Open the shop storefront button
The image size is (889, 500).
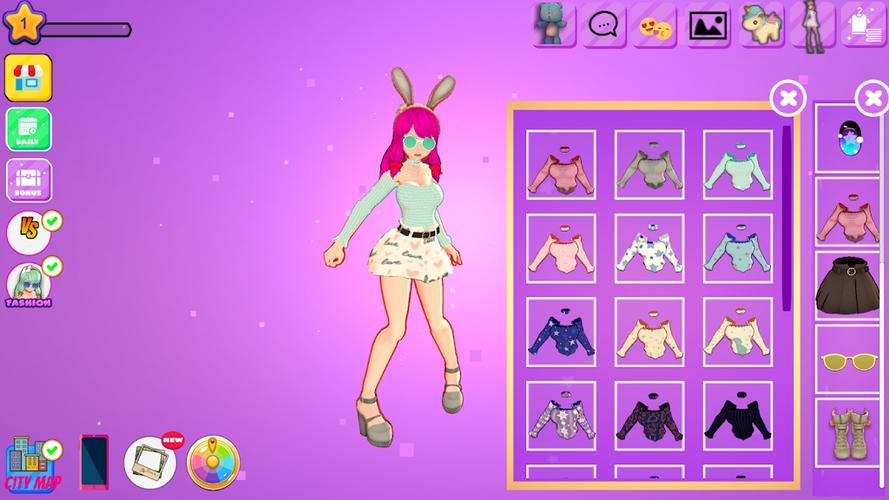click(28, 78)
